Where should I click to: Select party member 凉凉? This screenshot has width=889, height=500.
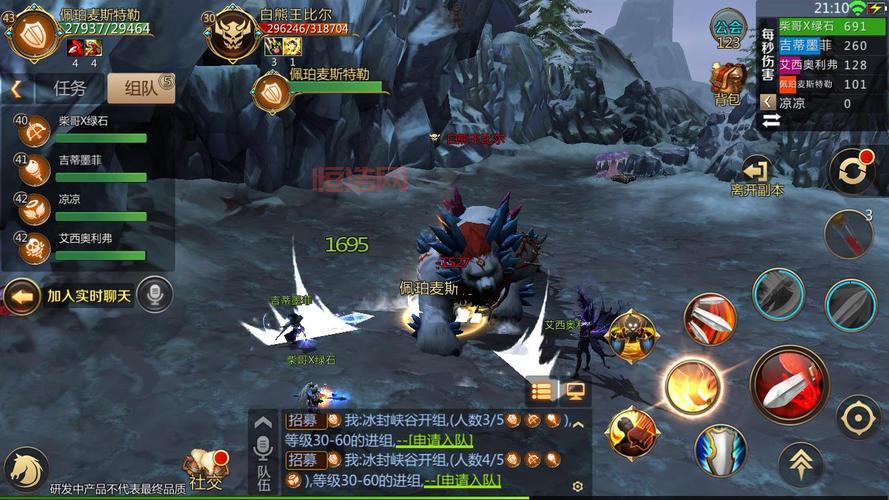[84, 206]
